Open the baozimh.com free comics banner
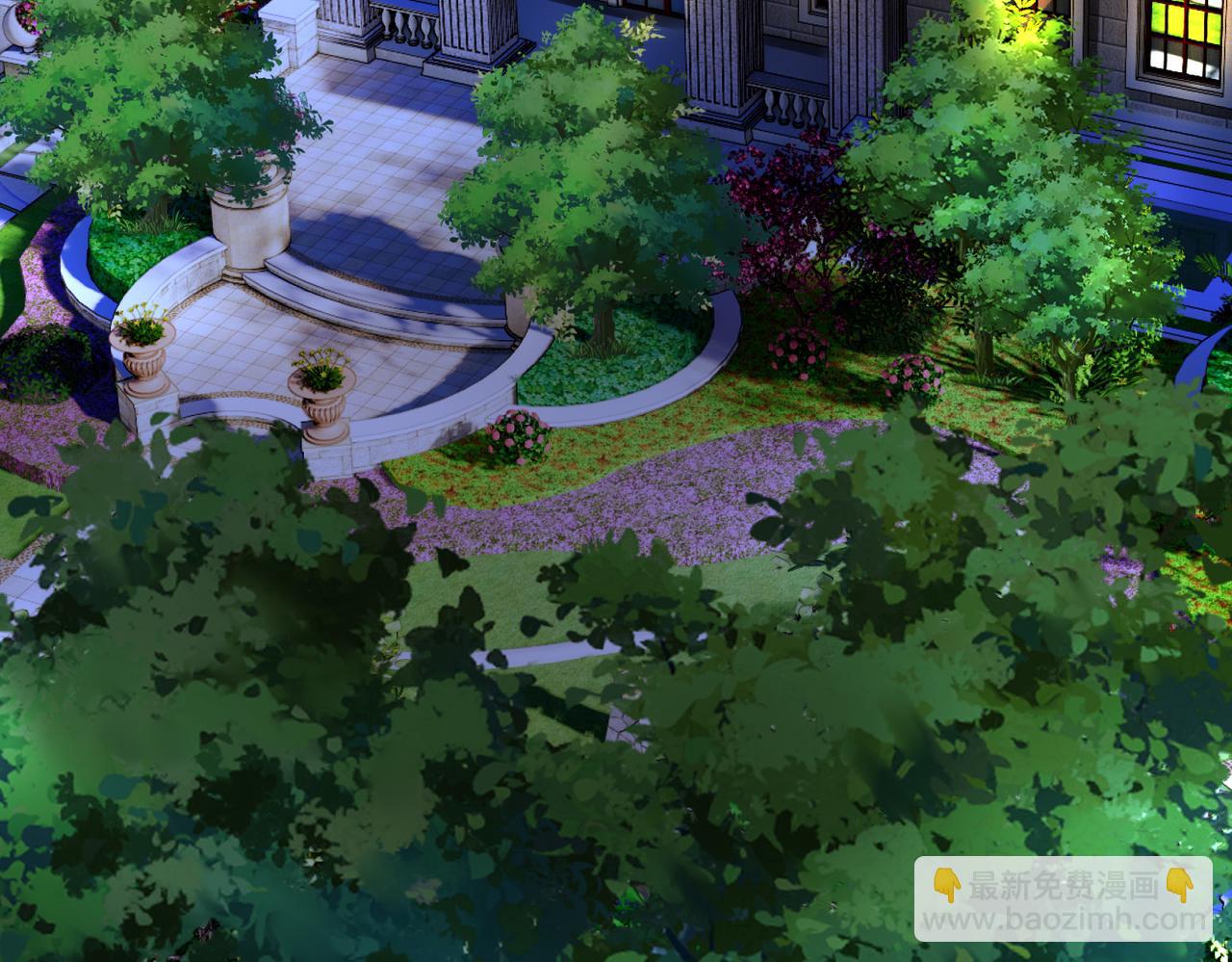Viewport: 1232px width, 962px height. click(1063, 899)
